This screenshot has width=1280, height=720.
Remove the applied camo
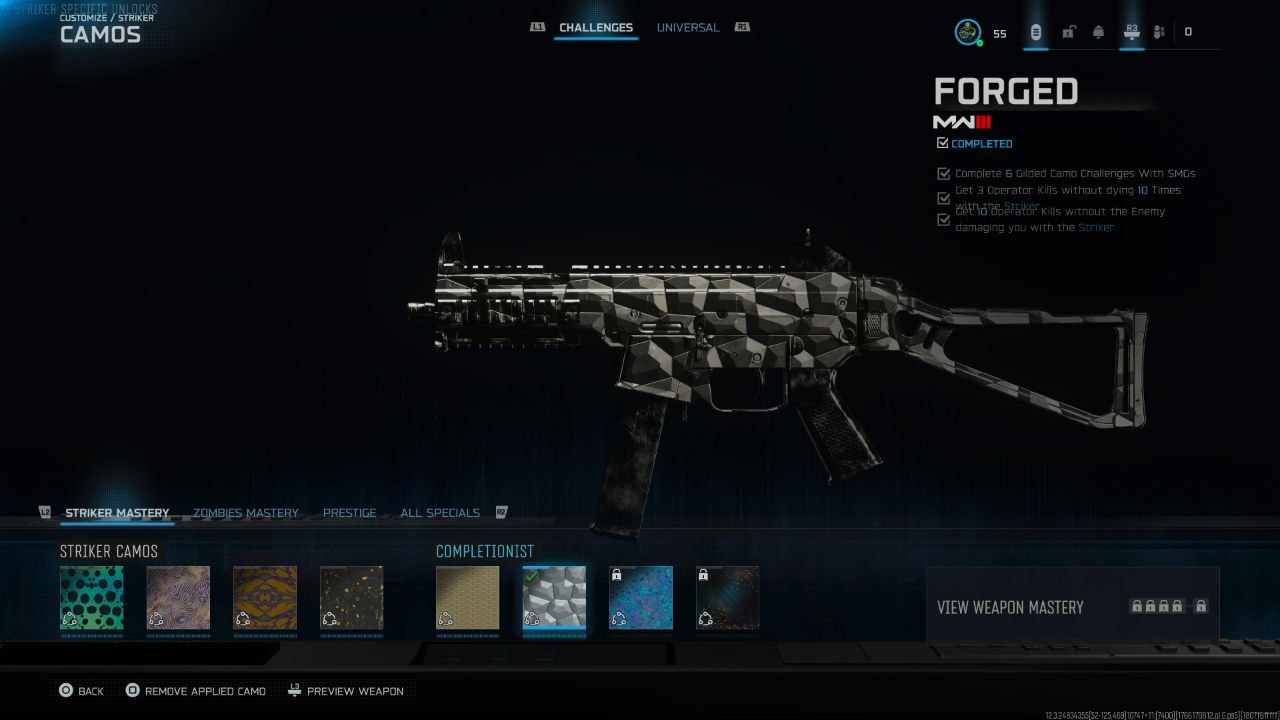[195, 691]
